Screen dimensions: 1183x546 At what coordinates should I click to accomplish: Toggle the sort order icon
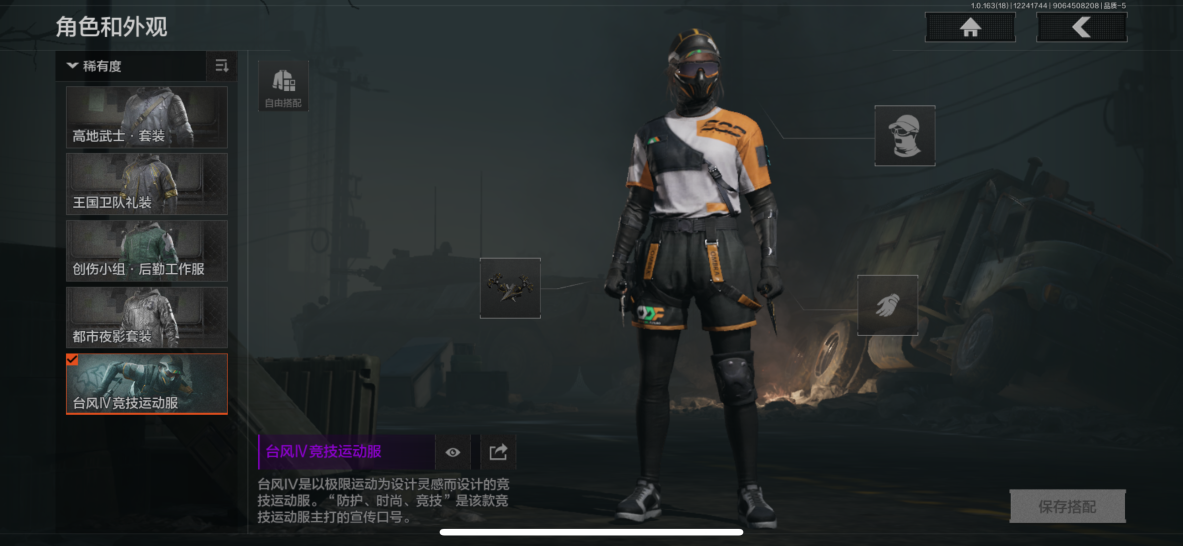tap(222, 67)
